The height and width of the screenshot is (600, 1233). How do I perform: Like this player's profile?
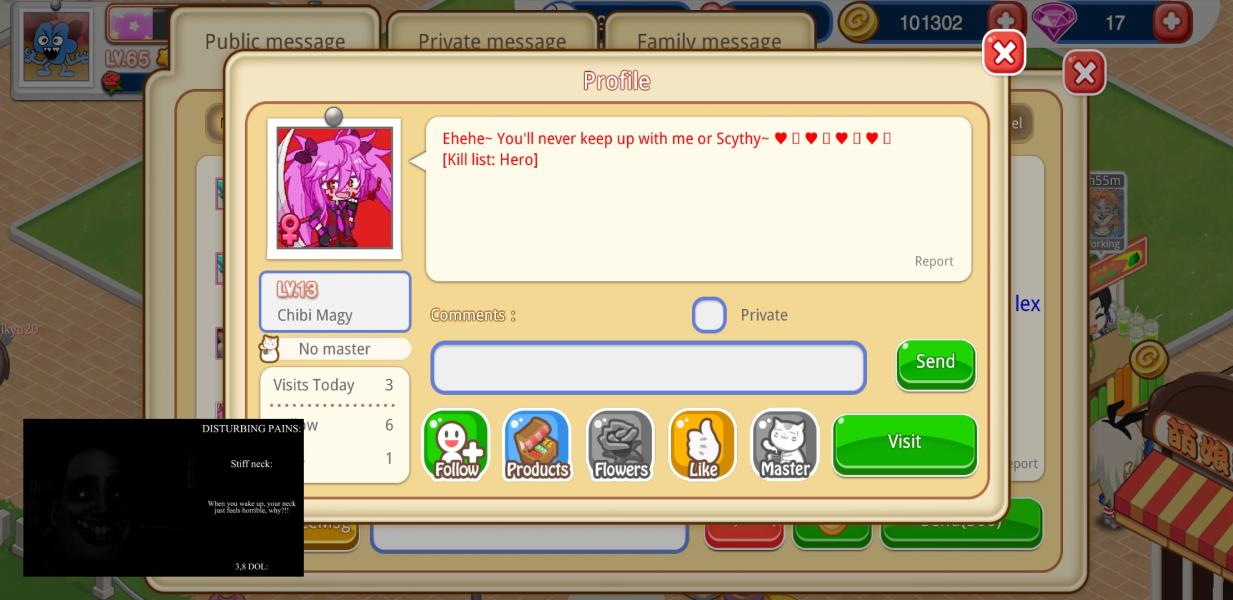[x=702, y=445]
